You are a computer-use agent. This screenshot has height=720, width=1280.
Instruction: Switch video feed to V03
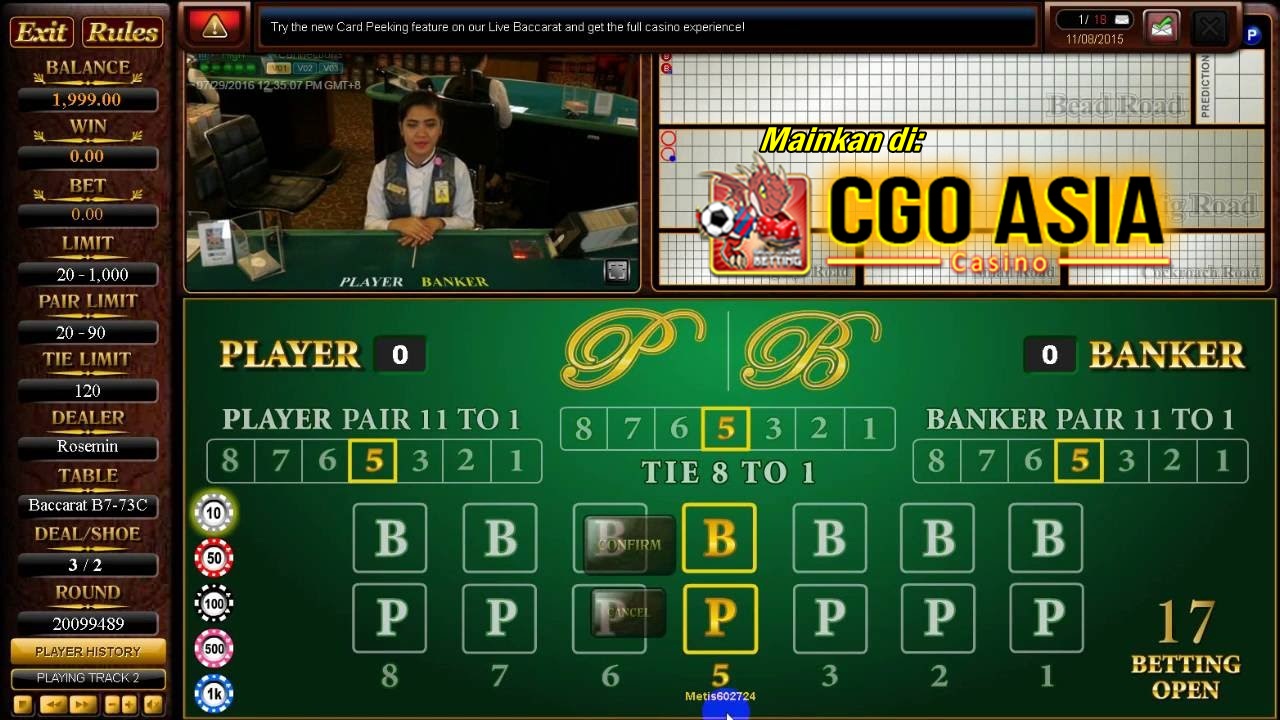(330, 68)
